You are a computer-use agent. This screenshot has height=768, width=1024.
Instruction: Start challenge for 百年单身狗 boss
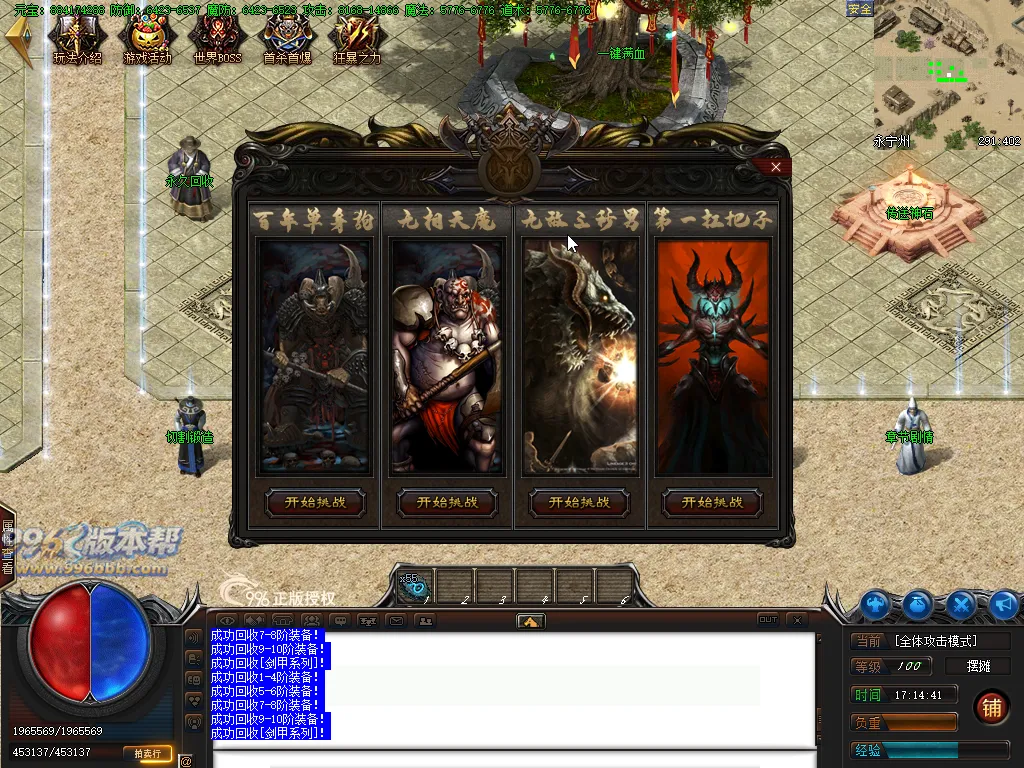point(316,502)
